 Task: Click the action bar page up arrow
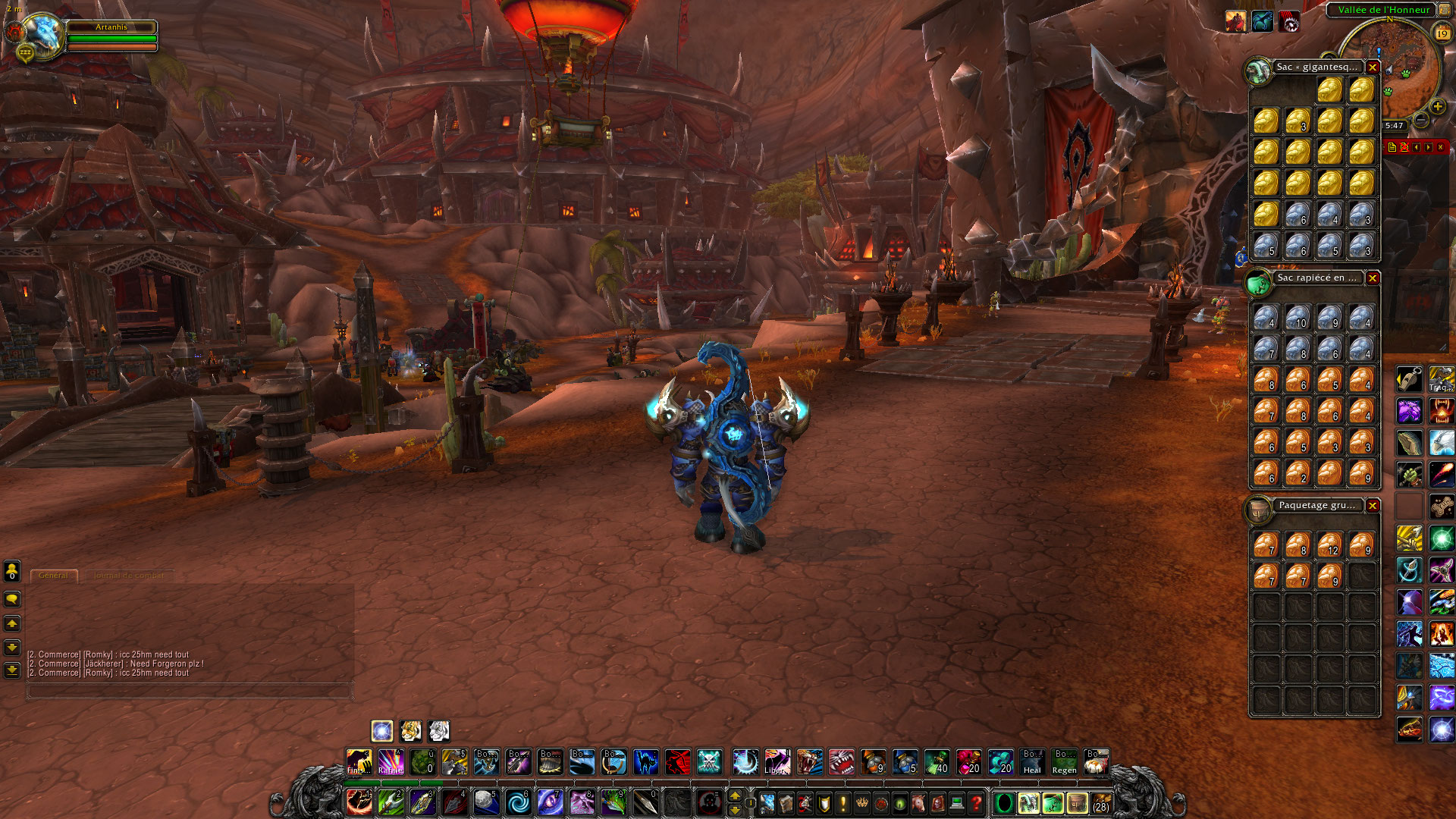tap(734, 795)
